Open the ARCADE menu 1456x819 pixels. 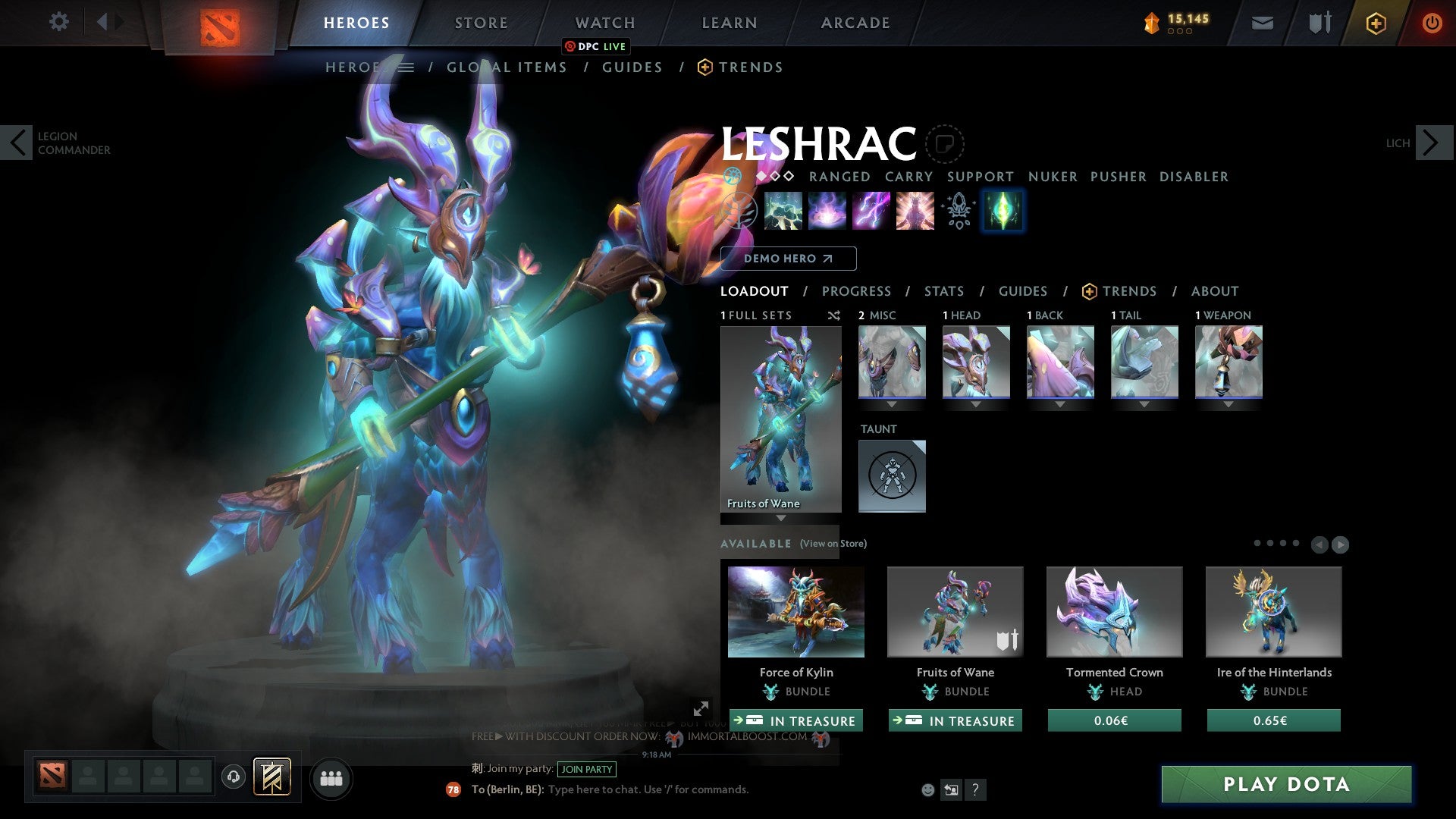point(855,23)
